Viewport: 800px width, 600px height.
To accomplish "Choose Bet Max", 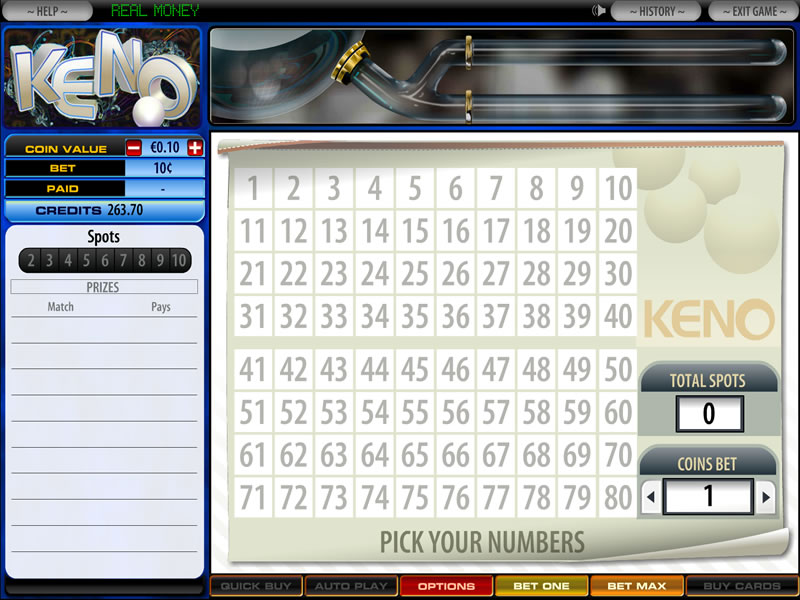I will point(637,586).
